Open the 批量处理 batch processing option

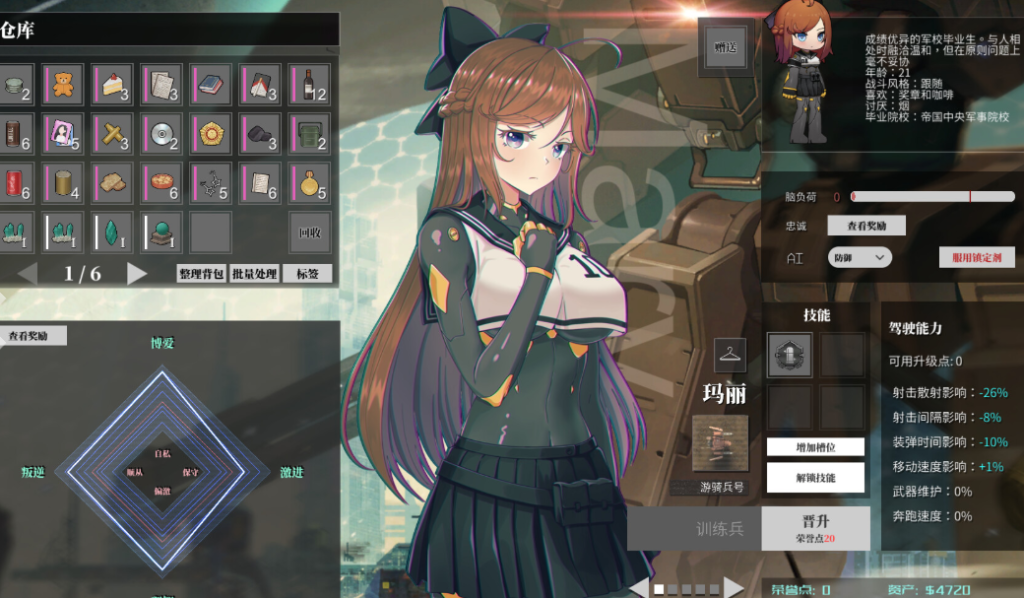[254, 273]
